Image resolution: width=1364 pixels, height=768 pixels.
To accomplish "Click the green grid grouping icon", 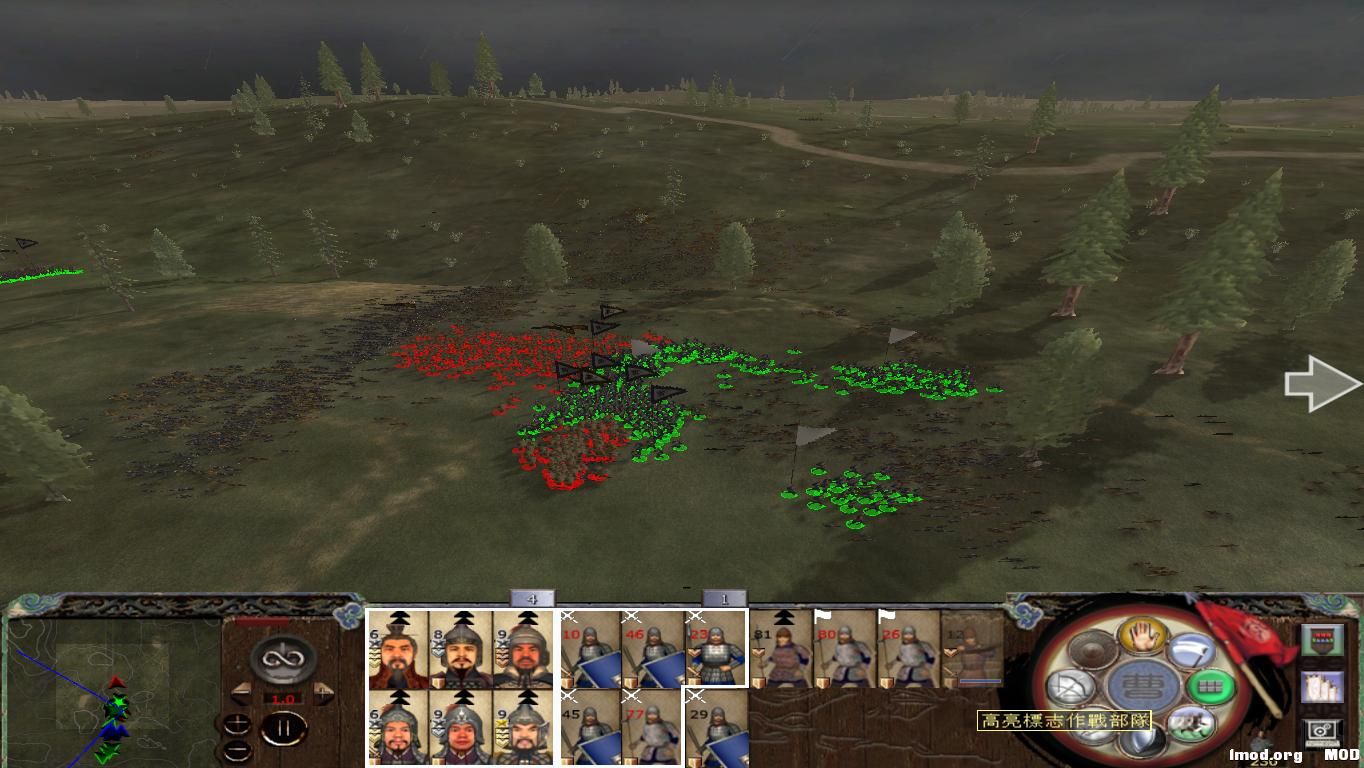I will point(1210,686).
